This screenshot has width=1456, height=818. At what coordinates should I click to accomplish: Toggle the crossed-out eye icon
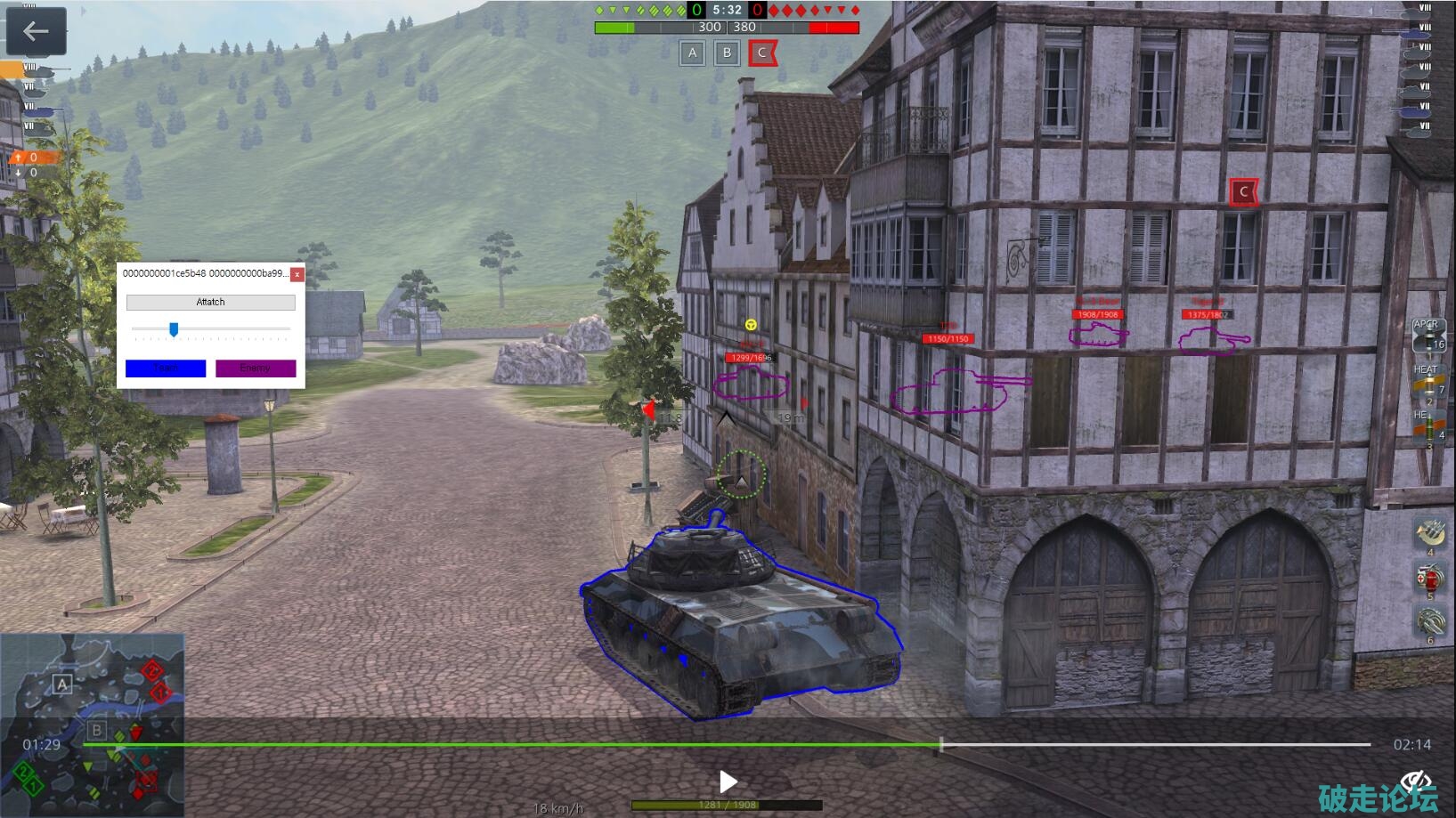[1415, 781]
